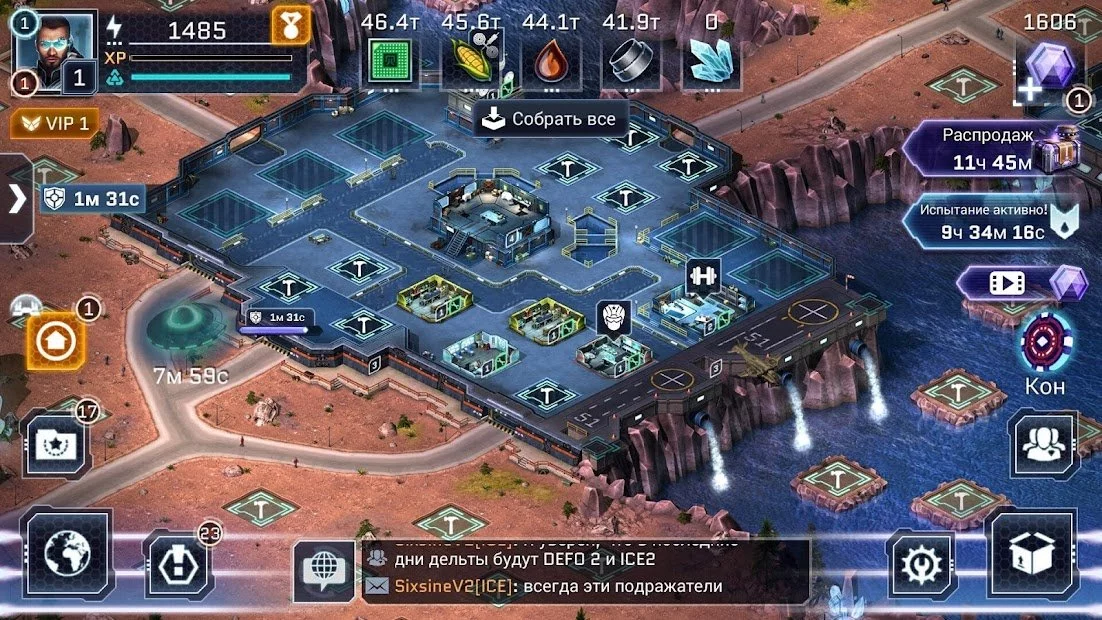Open the folder with star icon

pos(55,443)
